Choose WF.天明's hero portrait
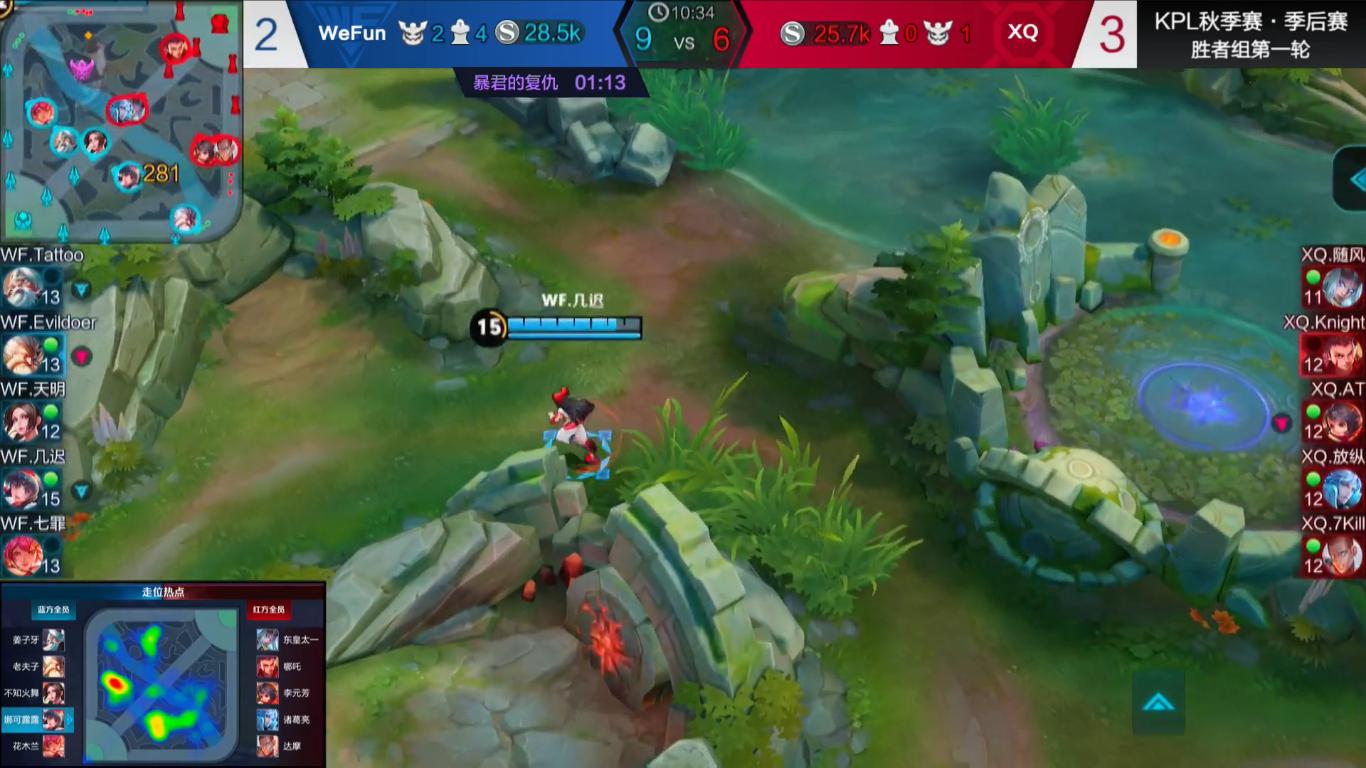The image size is (1366, 768). coord(20,422)
